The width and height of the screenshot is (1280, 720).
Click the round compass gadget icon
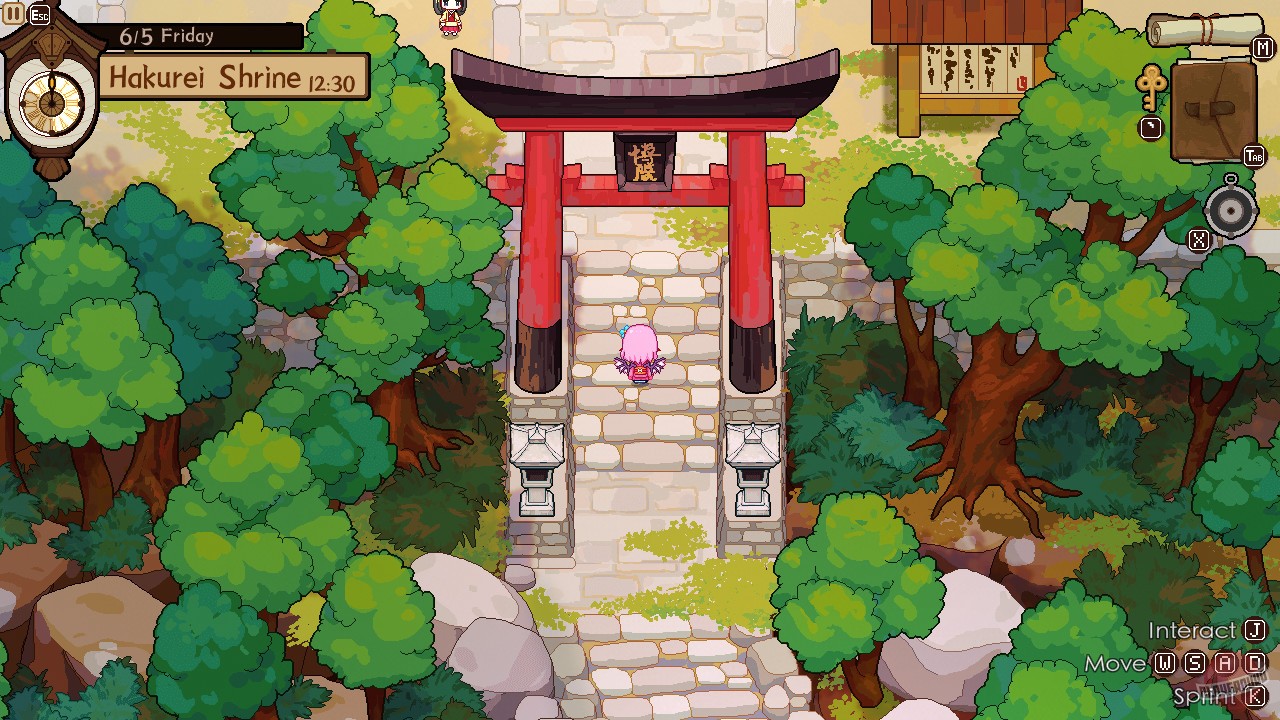[1231, 211]
